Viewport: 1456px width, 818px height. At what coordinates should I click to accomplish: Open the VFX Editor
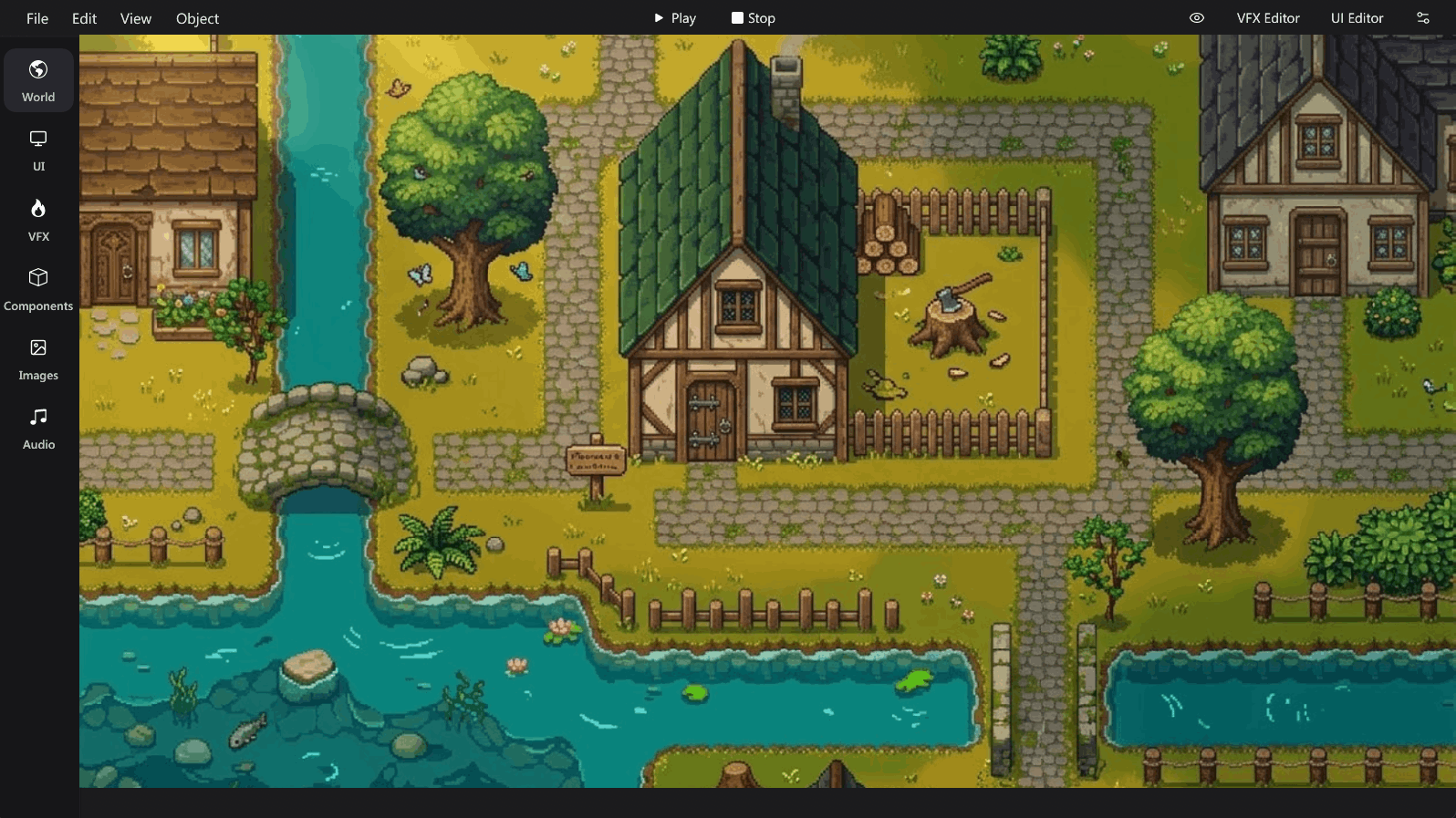[1267, 17]
